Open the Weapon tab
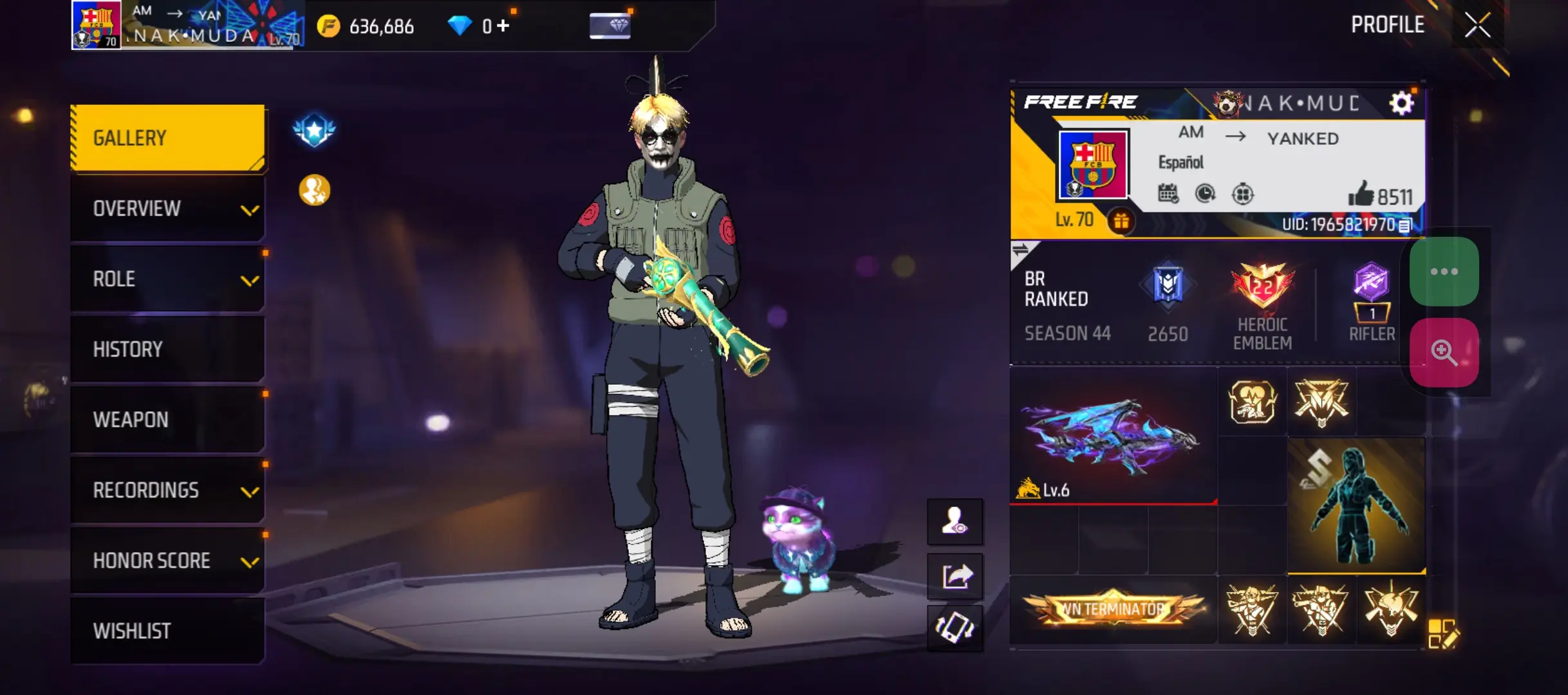 166,420
